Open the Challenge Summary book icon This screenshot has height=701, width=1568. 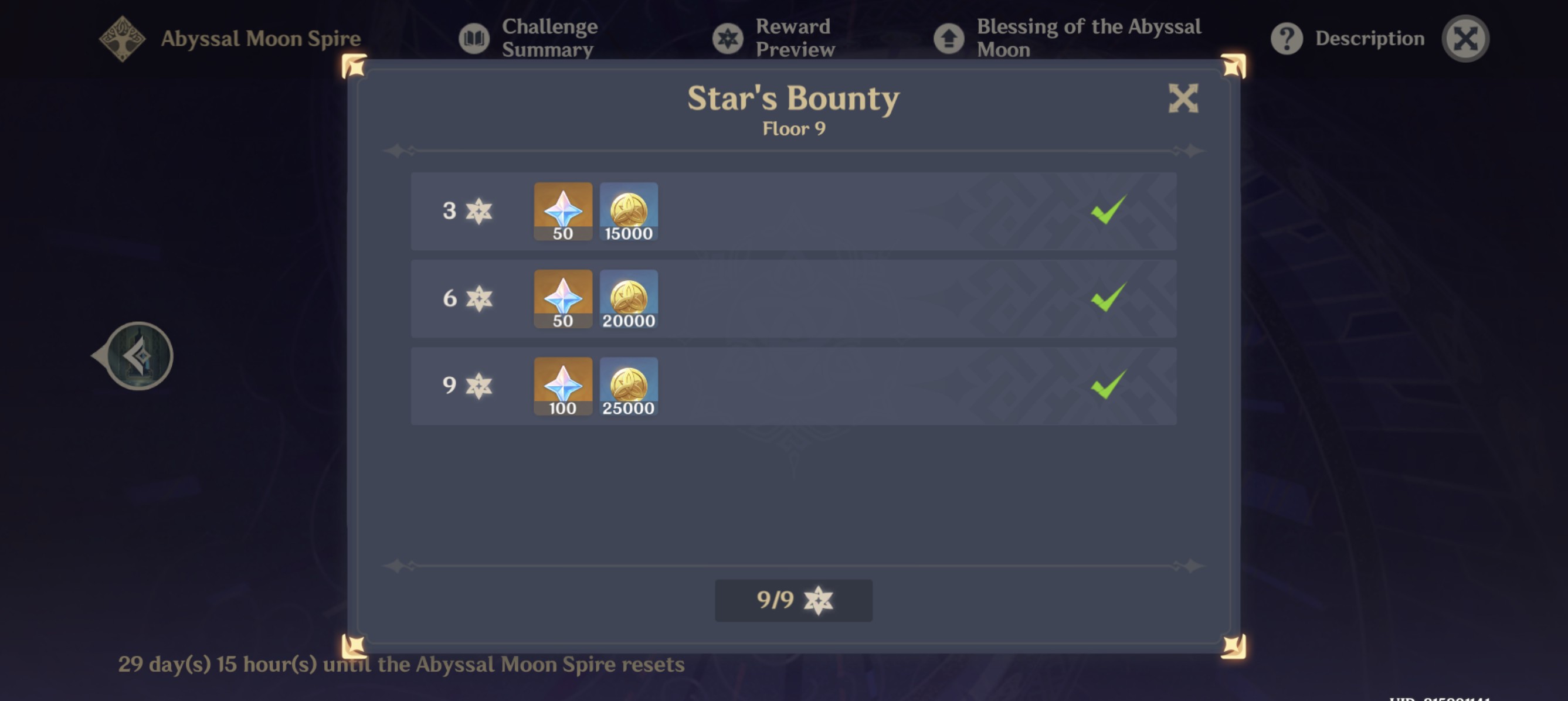click(474, 38)
